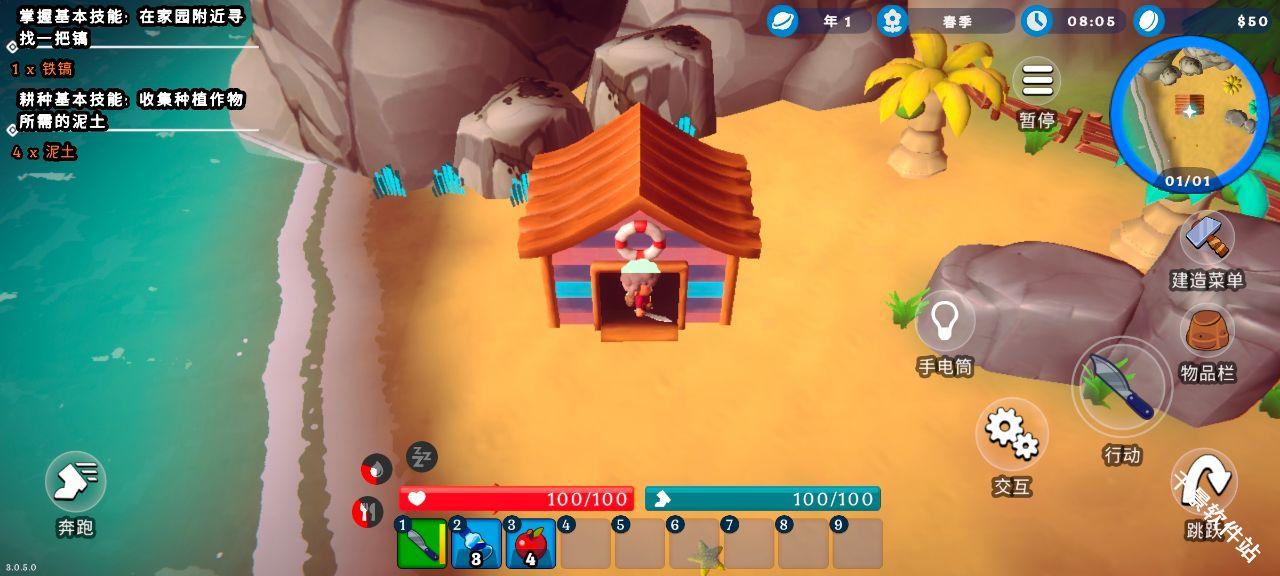Pause the game with the 暂停 button
Image resolution: width=1280 pixels, height=576 pixels.
1037,82
